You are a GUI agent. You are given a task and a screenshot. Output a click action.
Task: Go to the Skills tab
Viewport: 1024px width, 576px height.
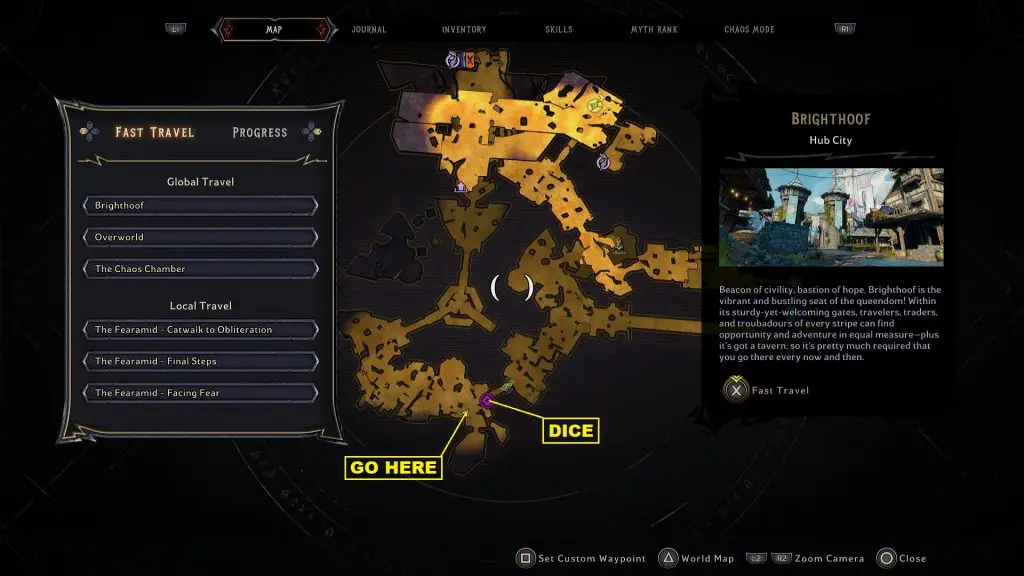point(559,30)
